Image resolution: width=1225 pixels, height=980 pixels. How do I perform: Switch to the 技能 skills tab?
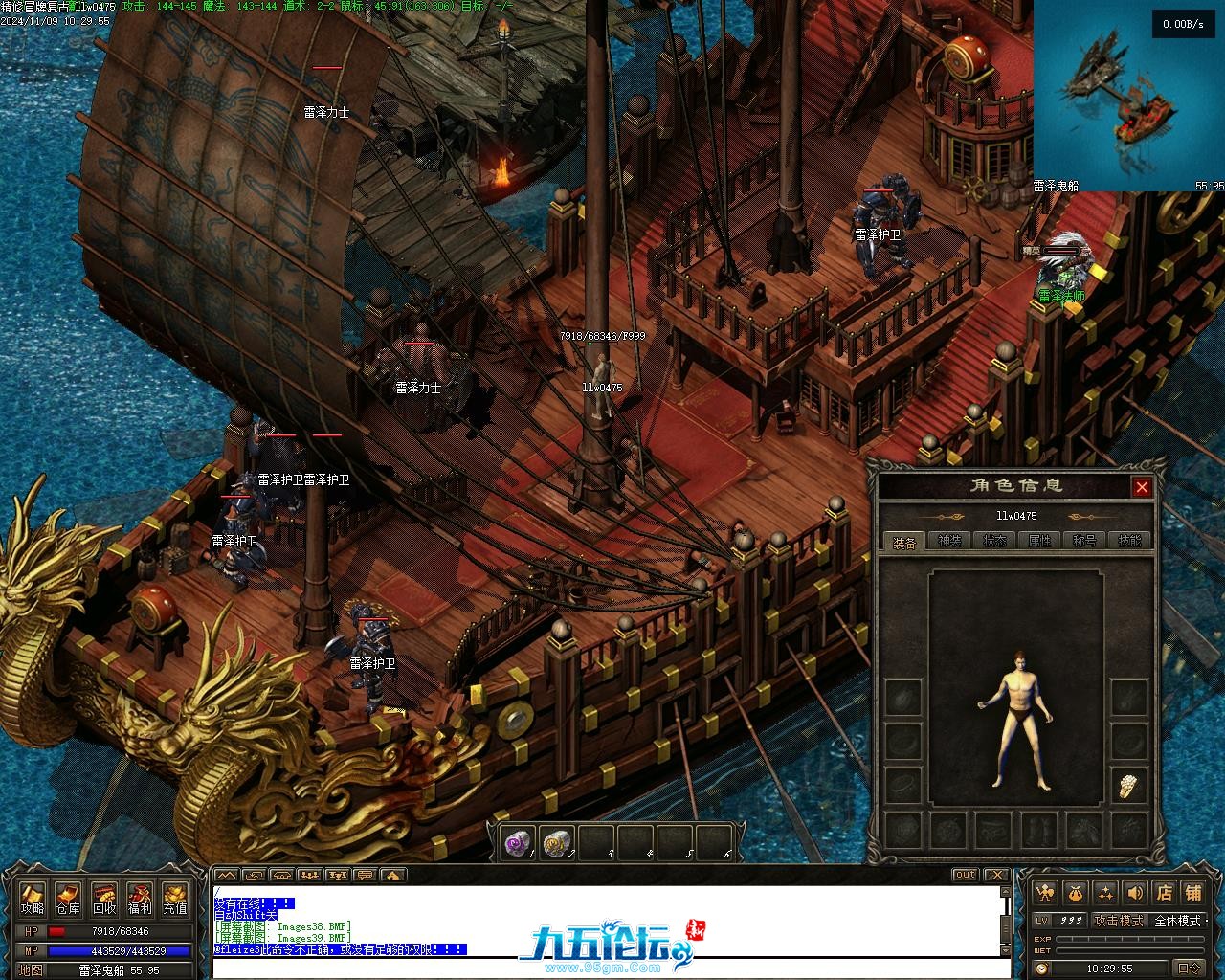coord(1129,541)
